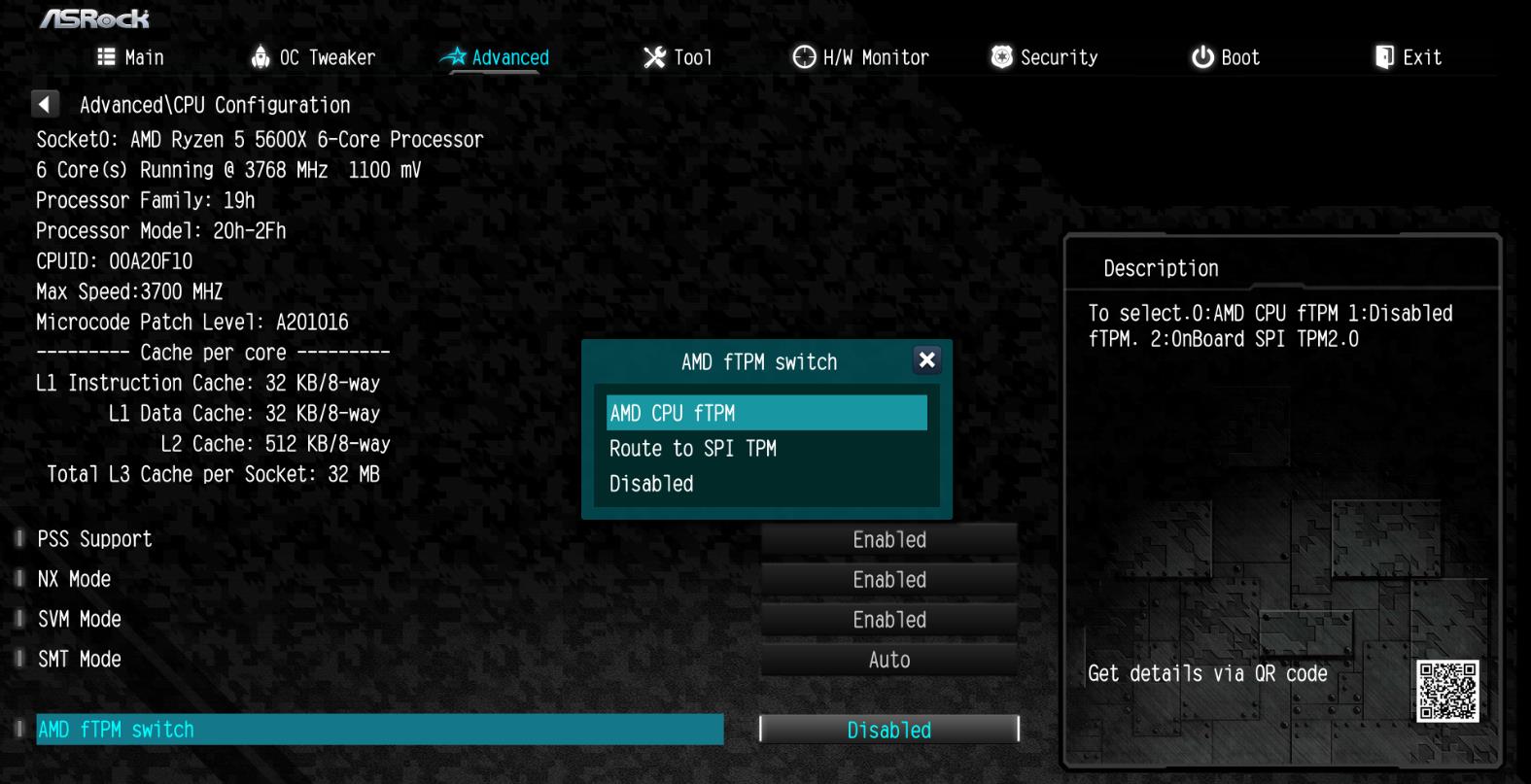This screenshot has width=1531, height=784.
Task: Click the ASRock logo
Action: point(94,19)
